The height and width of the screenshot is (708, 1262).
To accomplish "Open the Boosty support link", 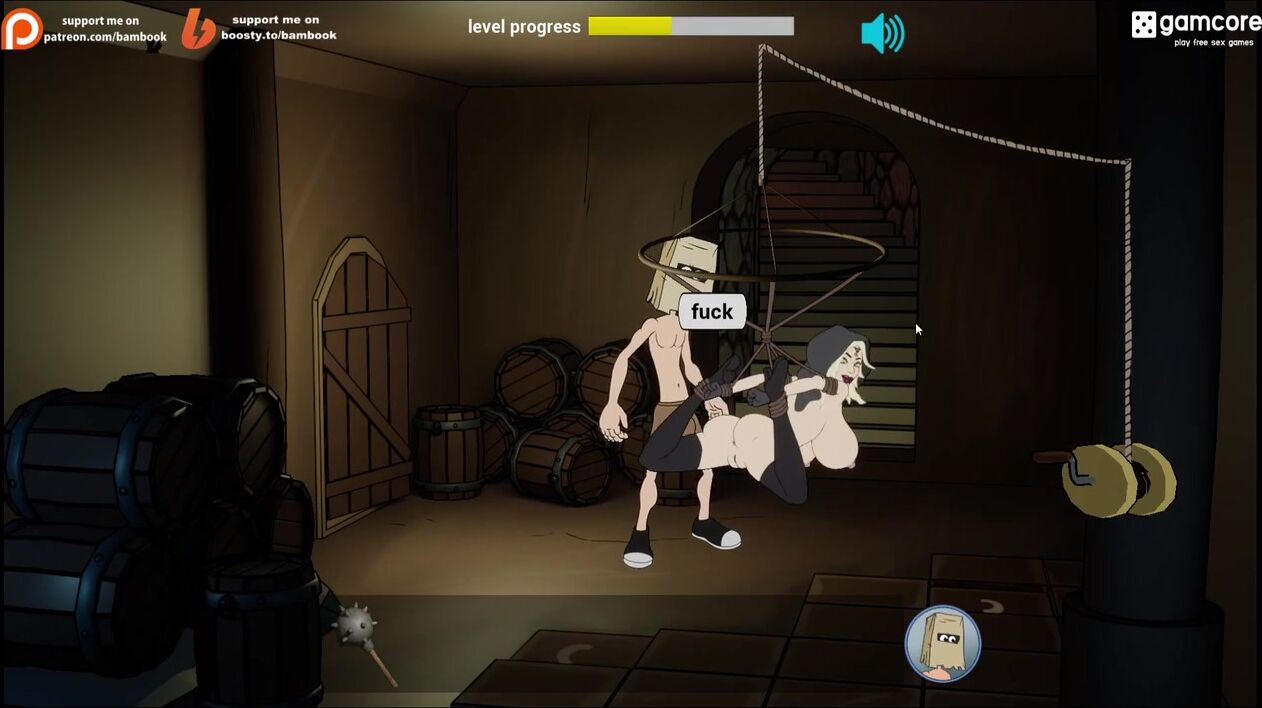I will (259, 28).
